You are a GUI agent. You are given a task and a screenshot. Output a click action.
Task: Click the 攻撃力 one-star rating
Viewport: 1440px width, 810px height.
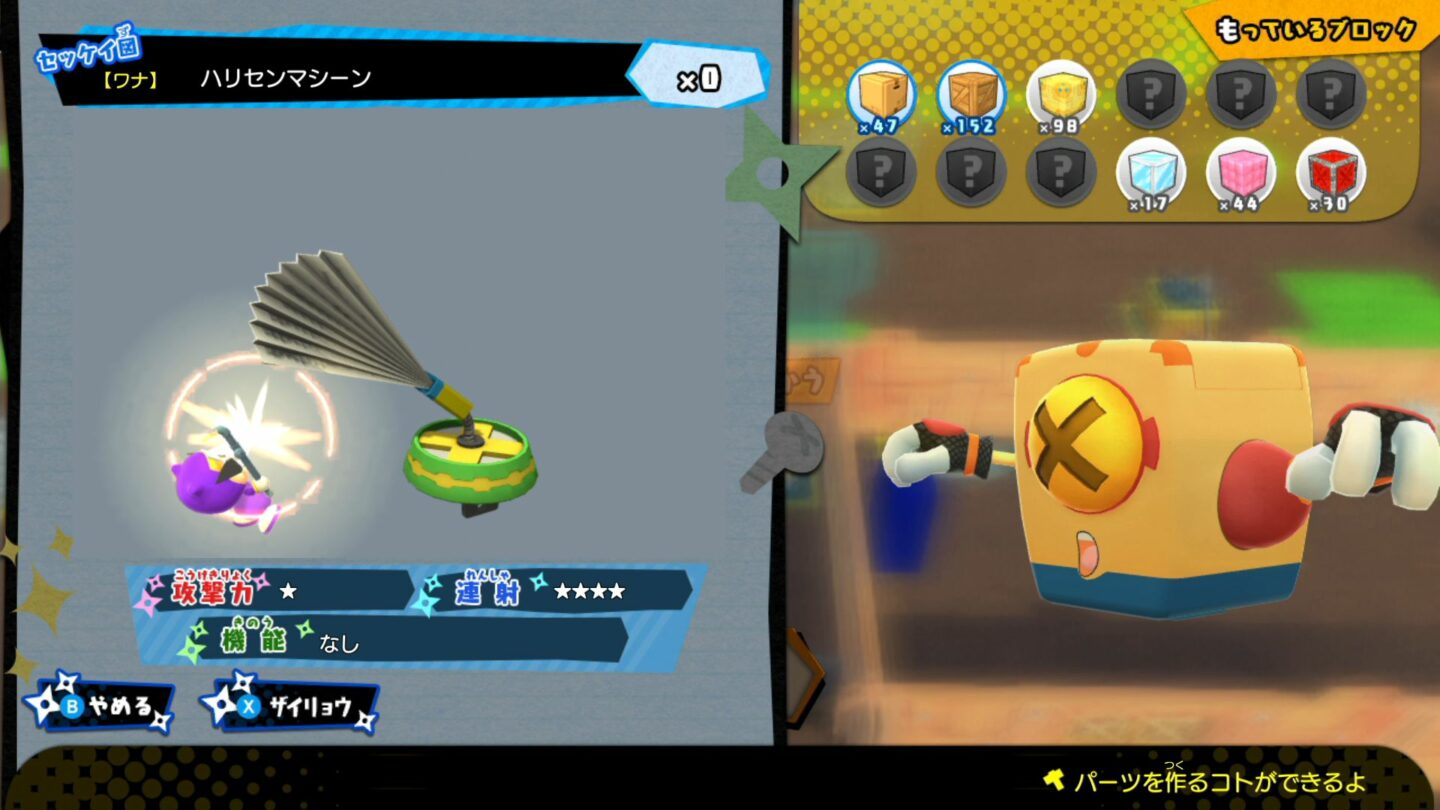tap(289, 590)
